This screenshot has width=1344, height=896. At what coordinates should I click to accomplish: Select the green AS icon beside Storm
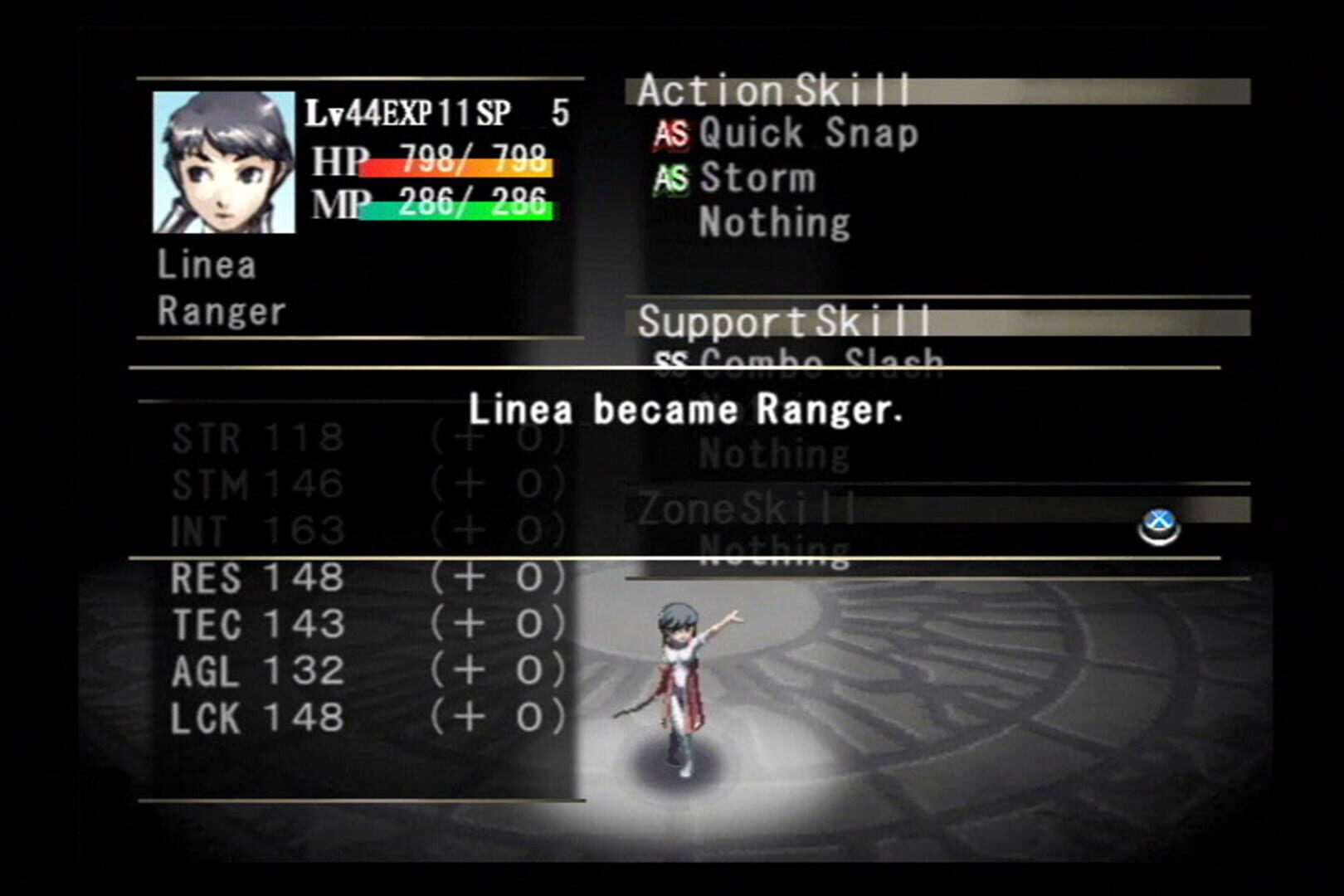click(x=672, y=178)
